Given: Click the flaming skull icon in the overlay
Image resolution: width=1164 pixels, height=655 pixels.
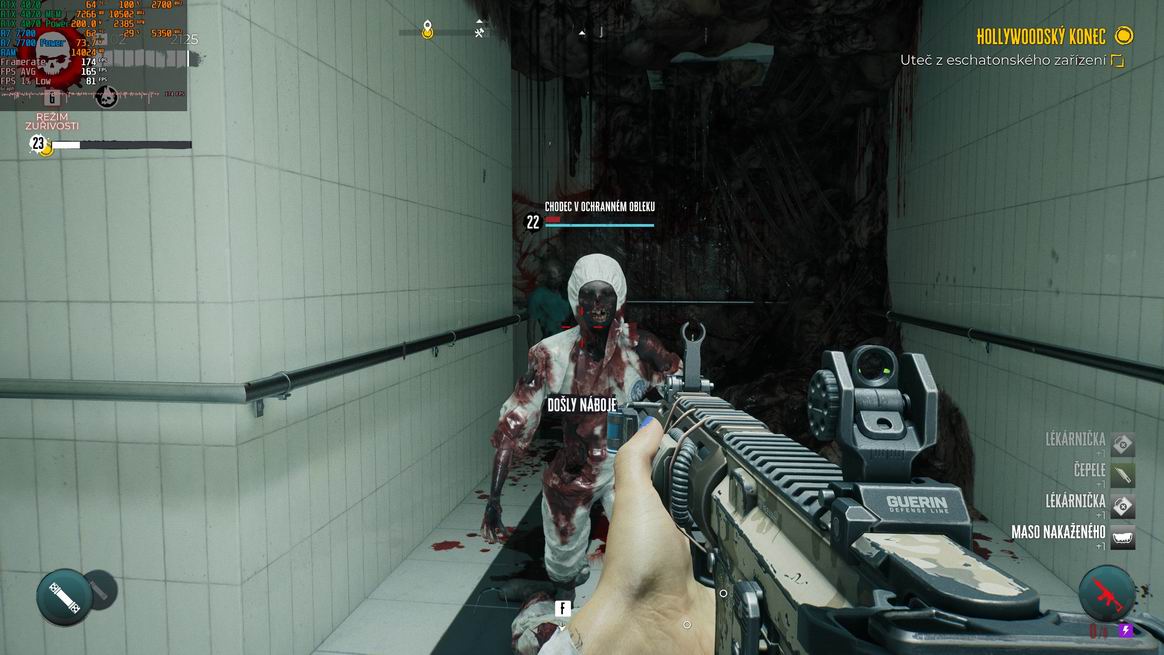Looking at the screenshot, I should (x=106, y=97).
